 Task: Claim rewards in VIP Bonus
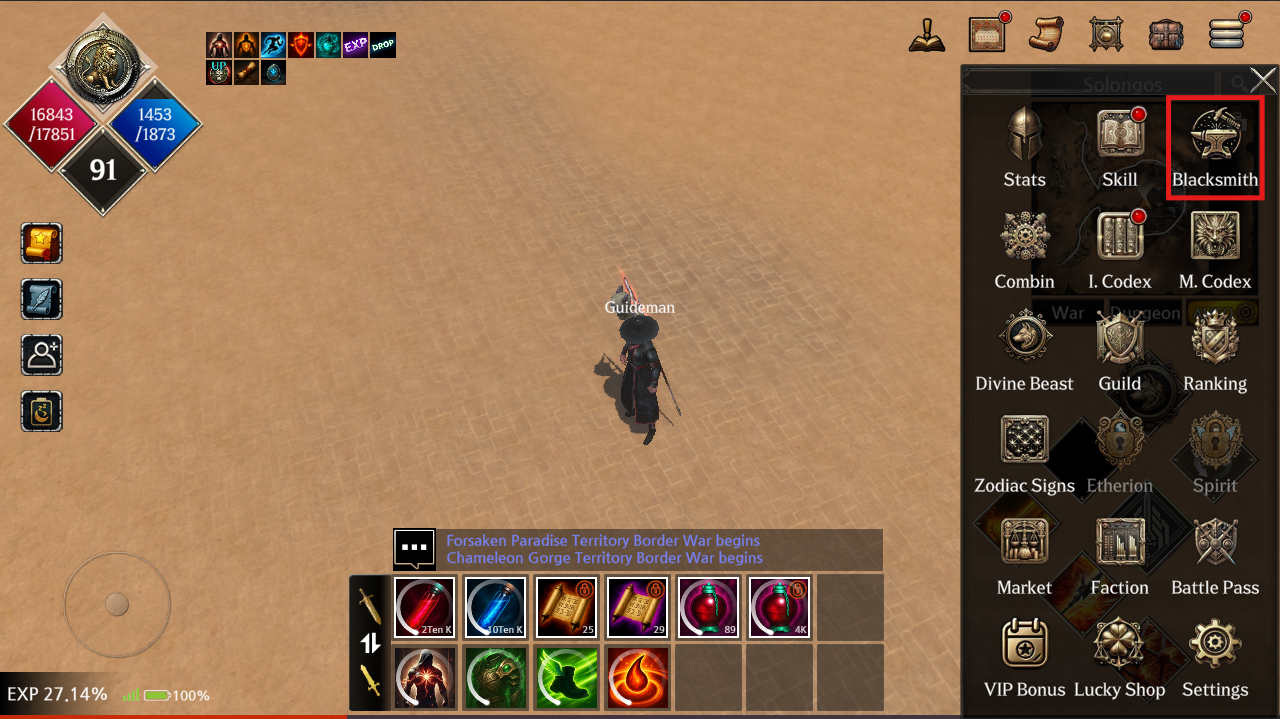[1024, 656]
